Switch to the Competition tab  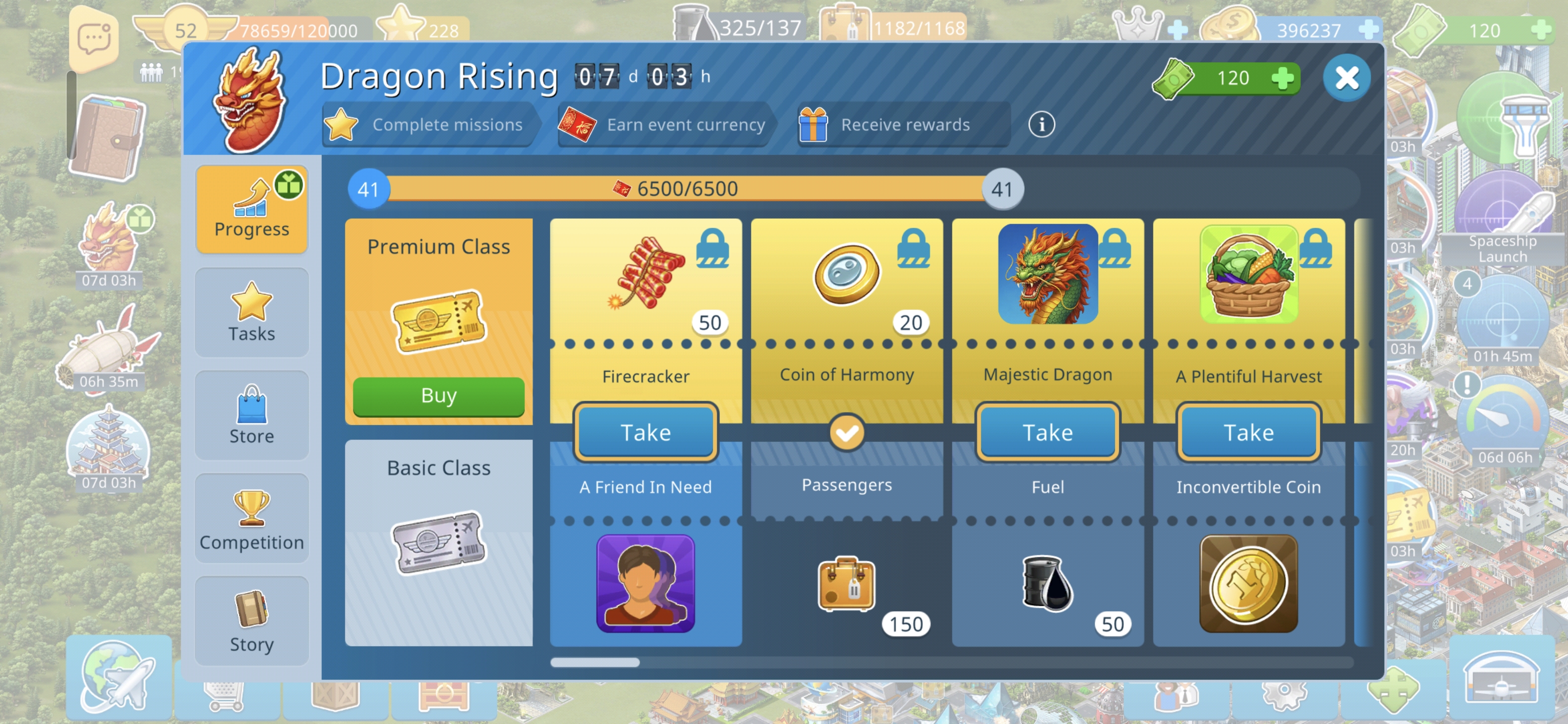251,519
